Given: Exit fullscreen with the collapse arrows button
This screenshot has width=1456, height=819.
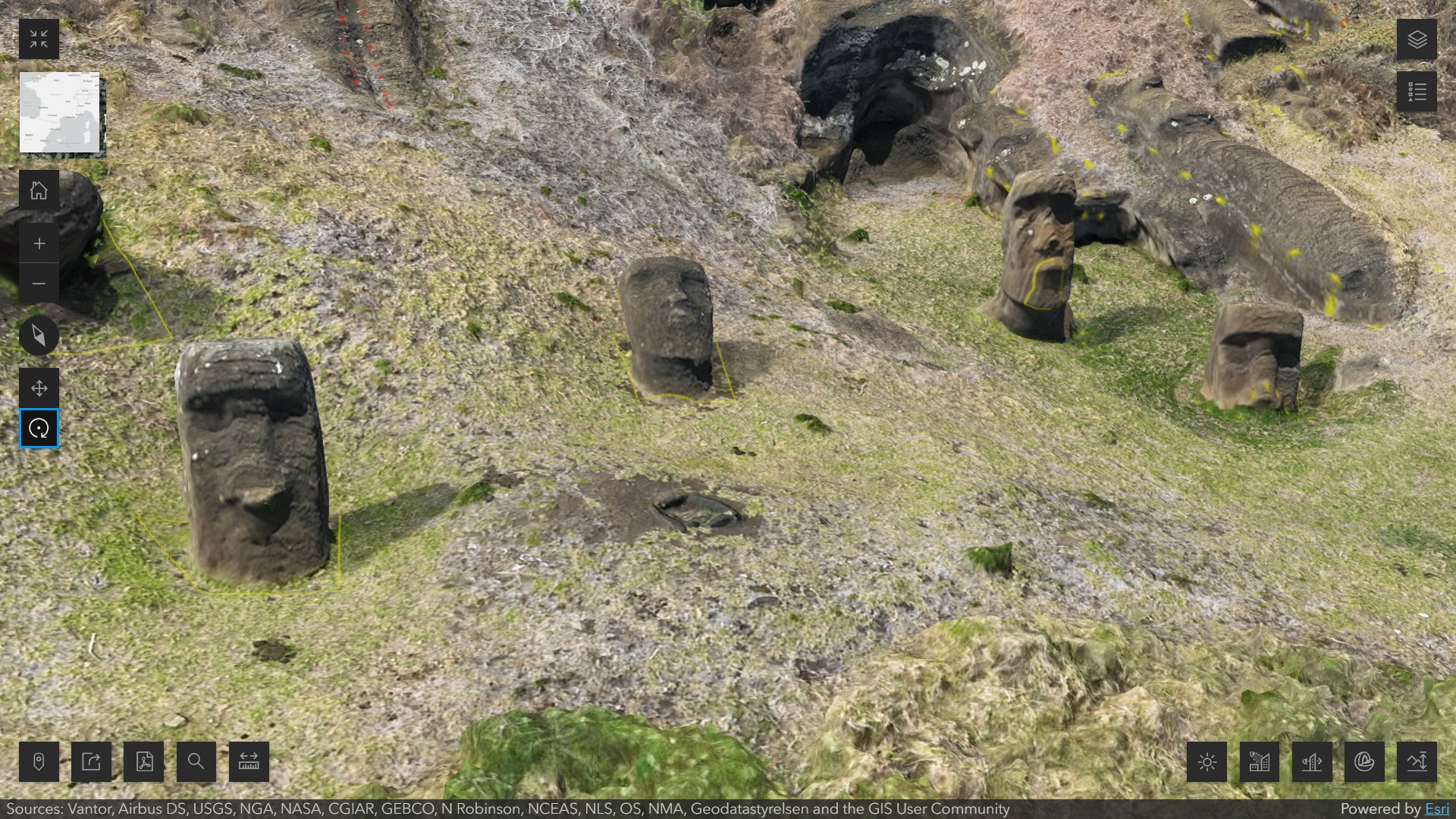Looking at the screenshot, I should 39,39.
